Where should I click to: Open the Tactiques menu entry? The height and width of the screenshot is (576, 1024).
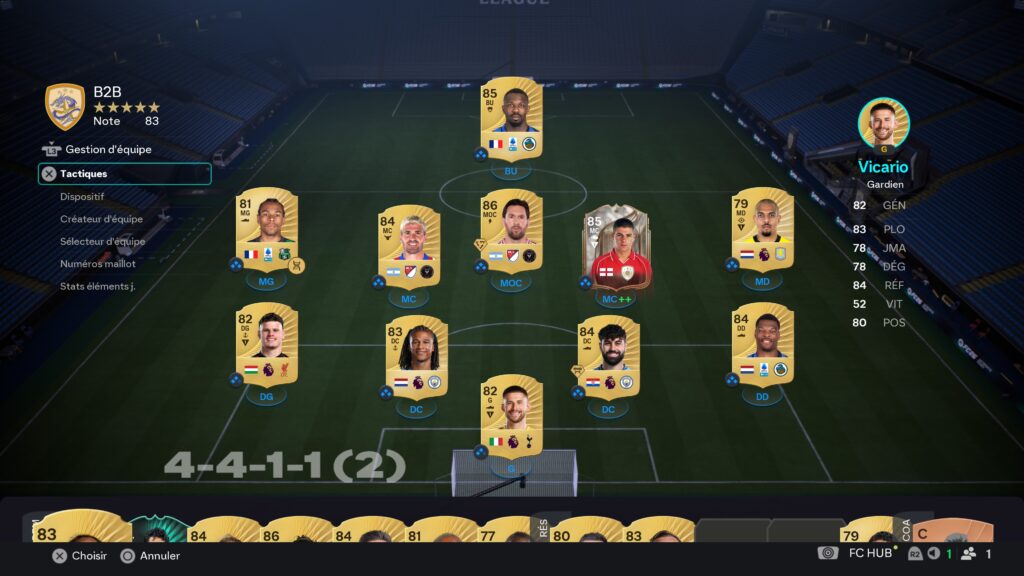tap(124, 174)
